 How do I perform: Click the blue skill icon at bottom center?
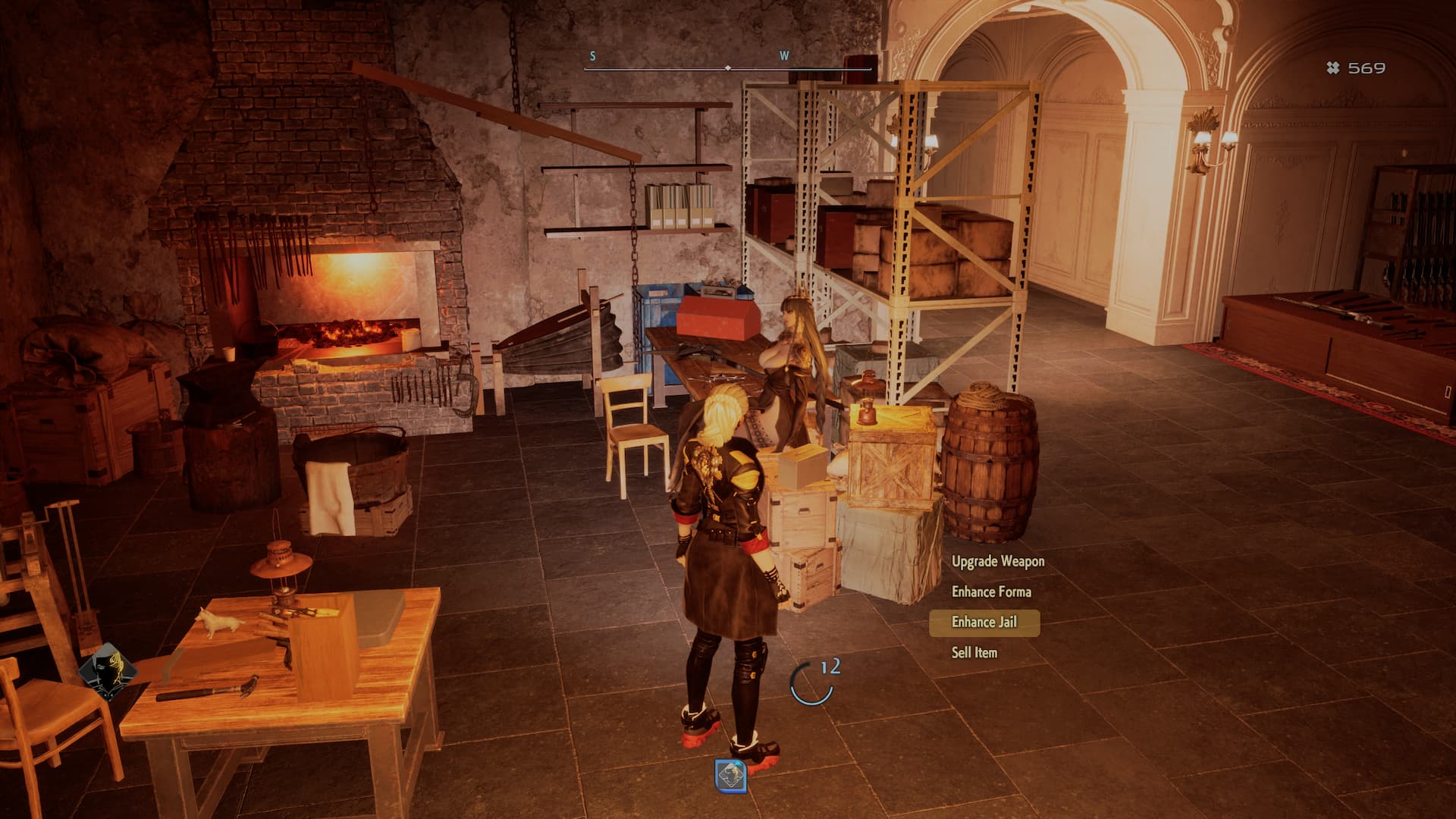point(731,776)
